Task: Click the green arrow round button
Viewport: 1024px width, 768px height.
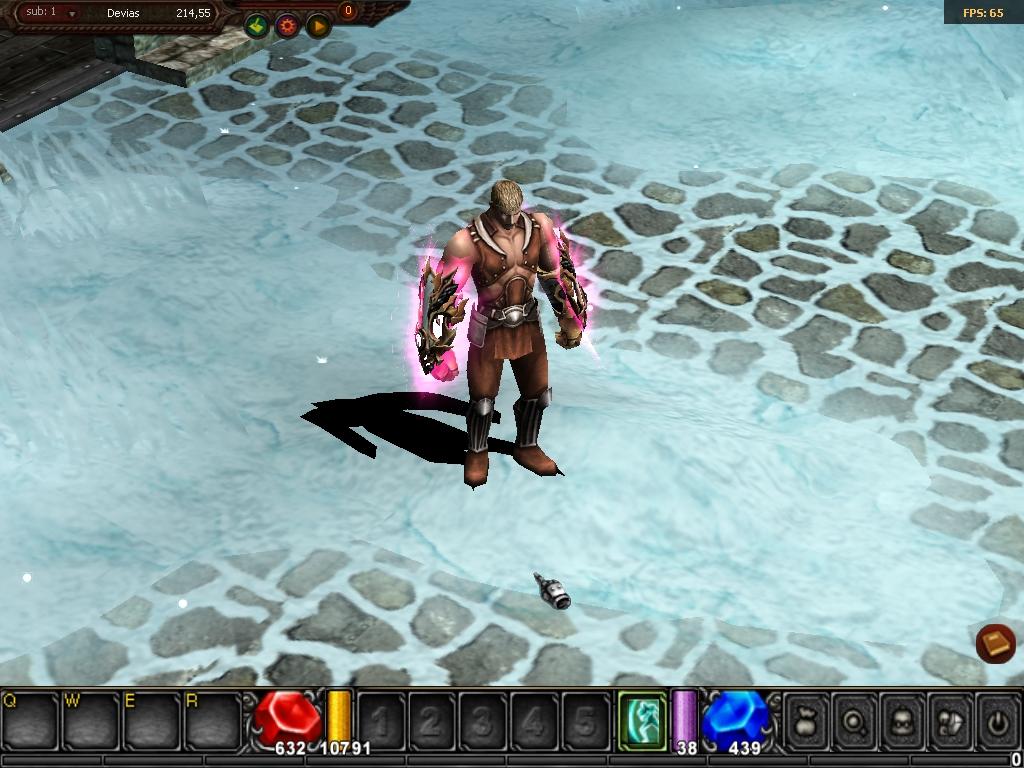Action: coord(257,26)
